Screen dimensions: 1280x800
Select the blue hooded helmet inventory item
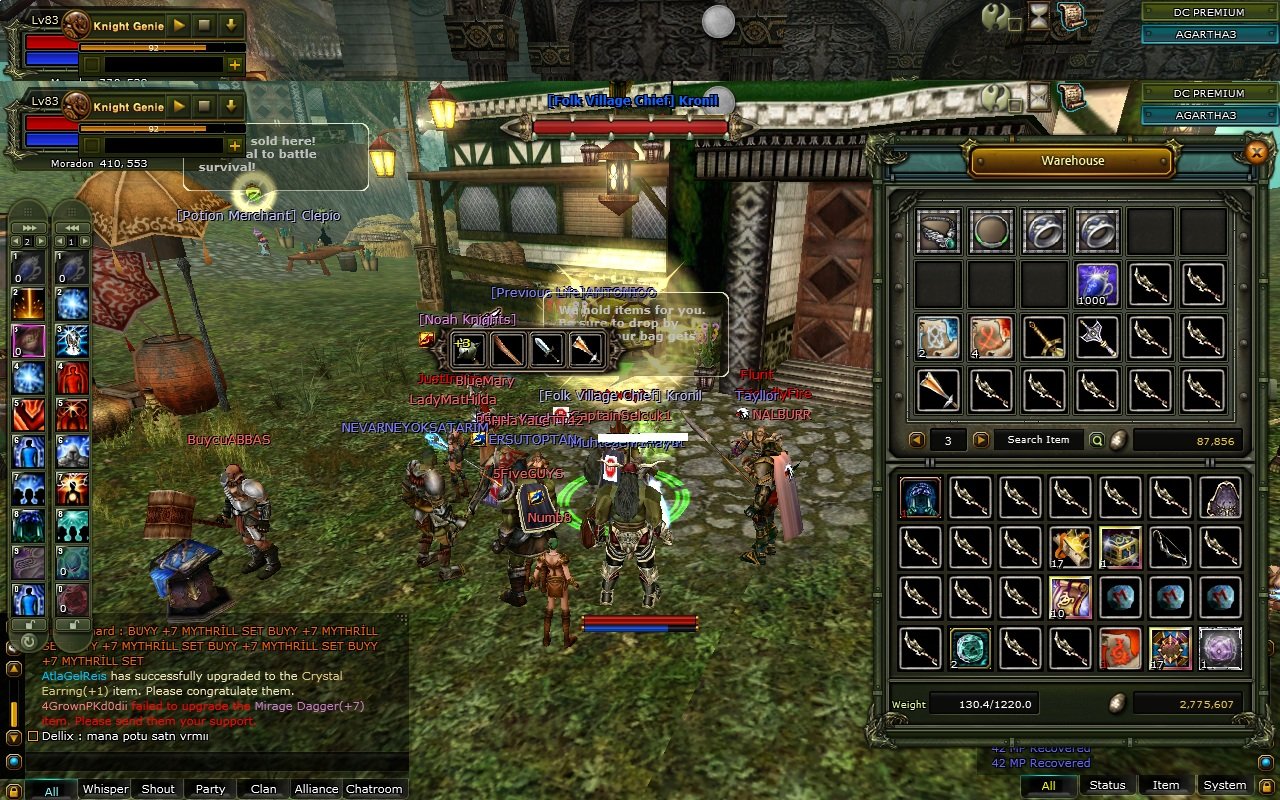pyautogui.click(x=919, y=497)
